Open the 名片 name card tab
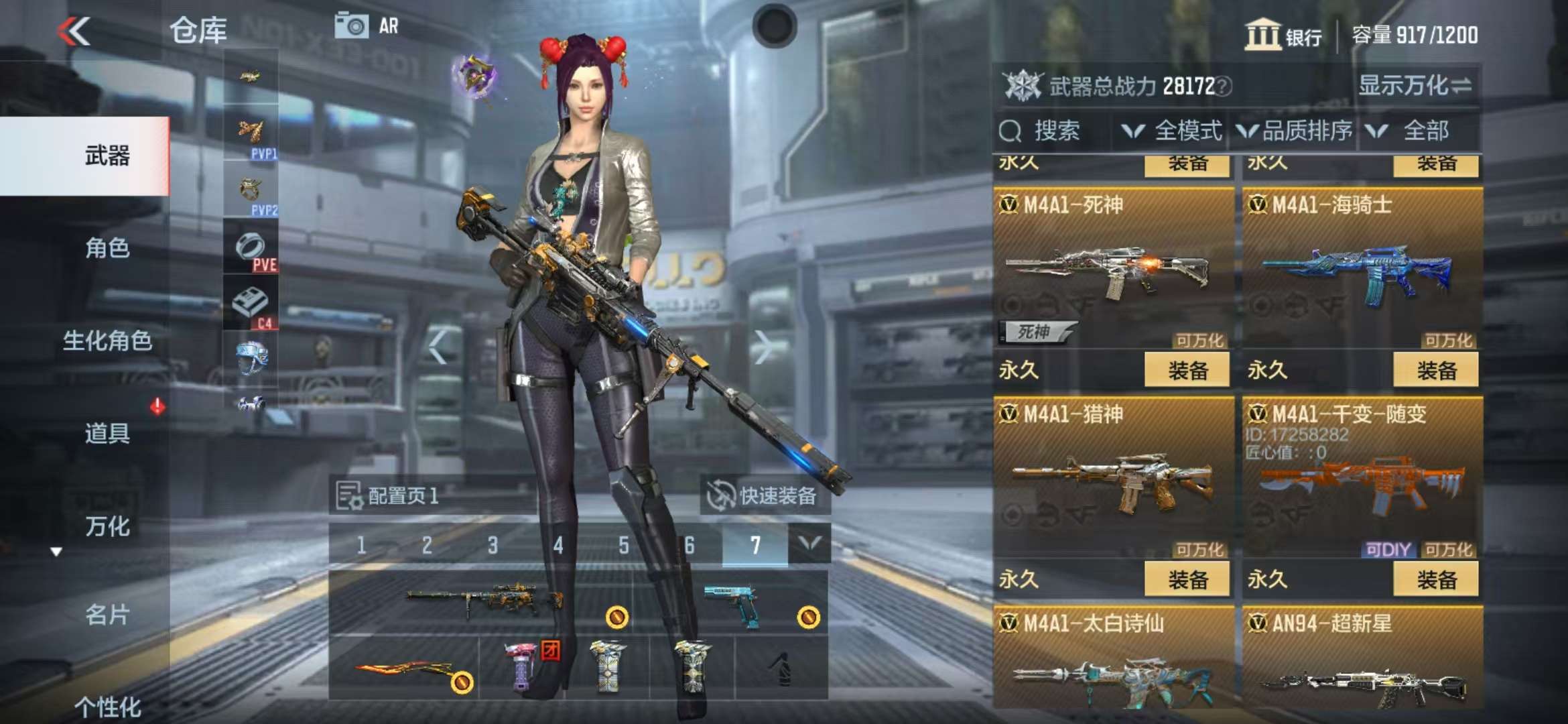 [x=107, y=615]
